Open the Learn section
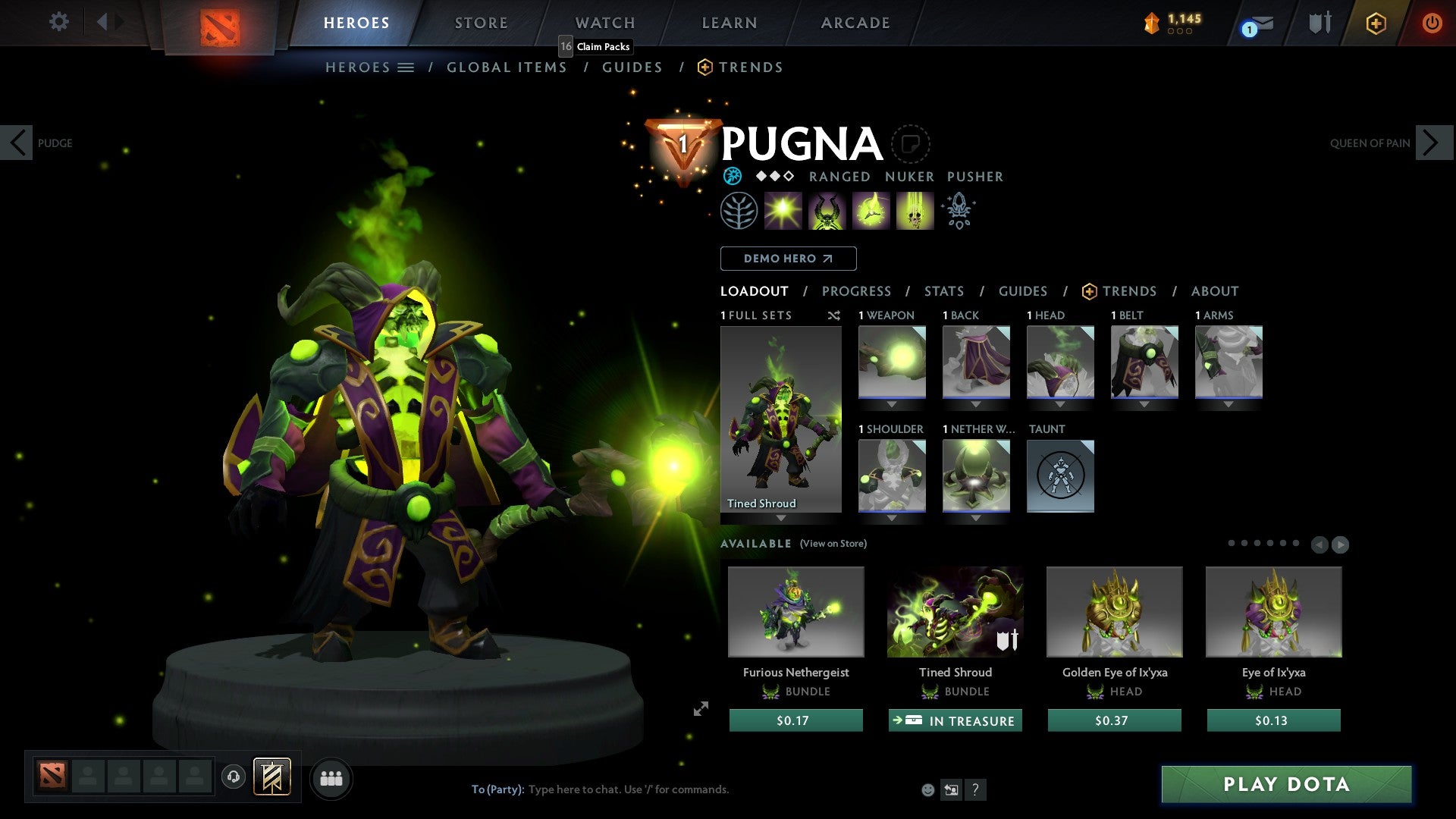Image resolution: width=1456 pixels, height=819 pixels. click(729, 23)
